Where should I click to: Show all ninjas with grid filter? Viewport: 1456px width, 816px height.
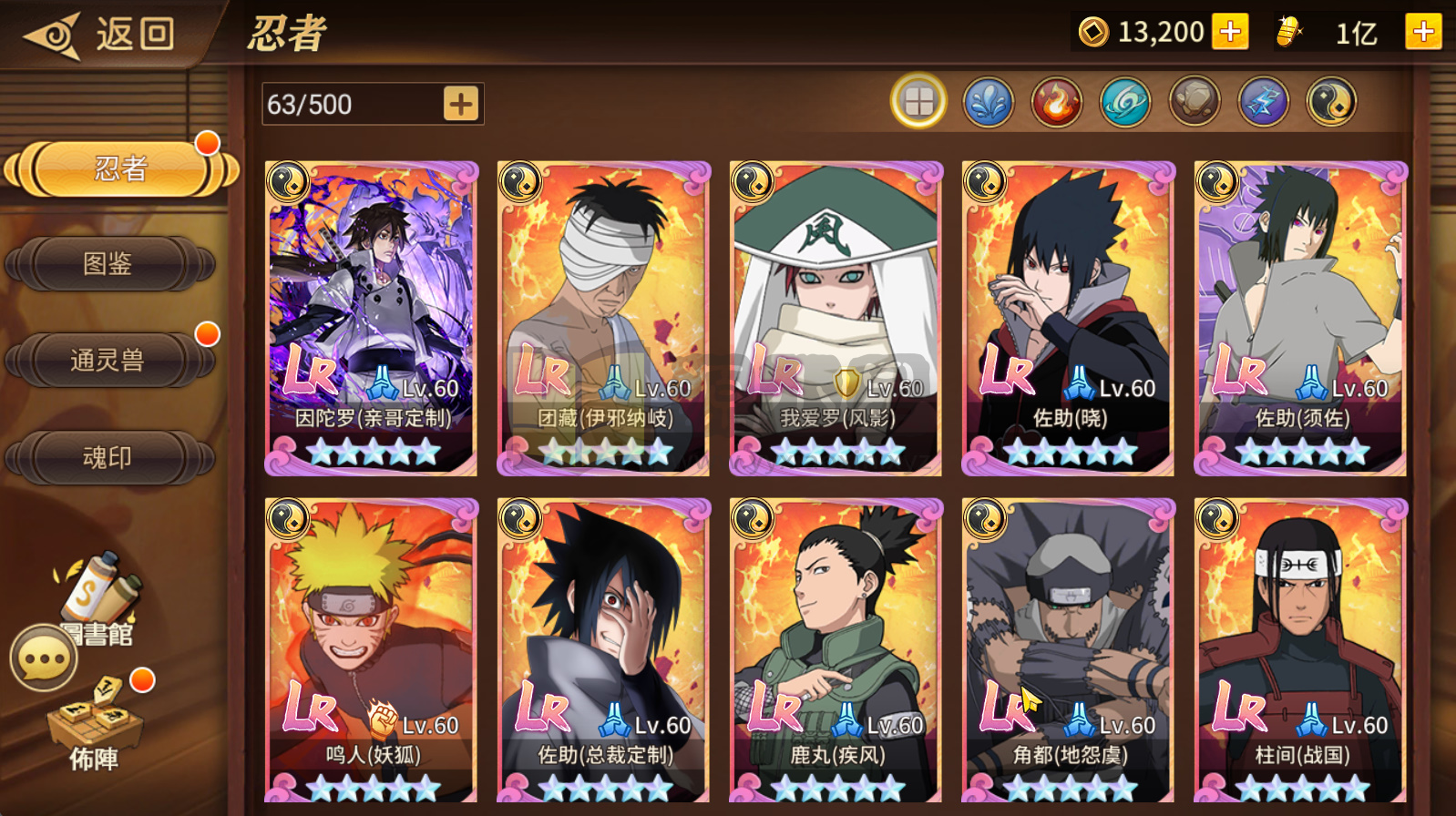pyautogui.click(x=918, y=101)
